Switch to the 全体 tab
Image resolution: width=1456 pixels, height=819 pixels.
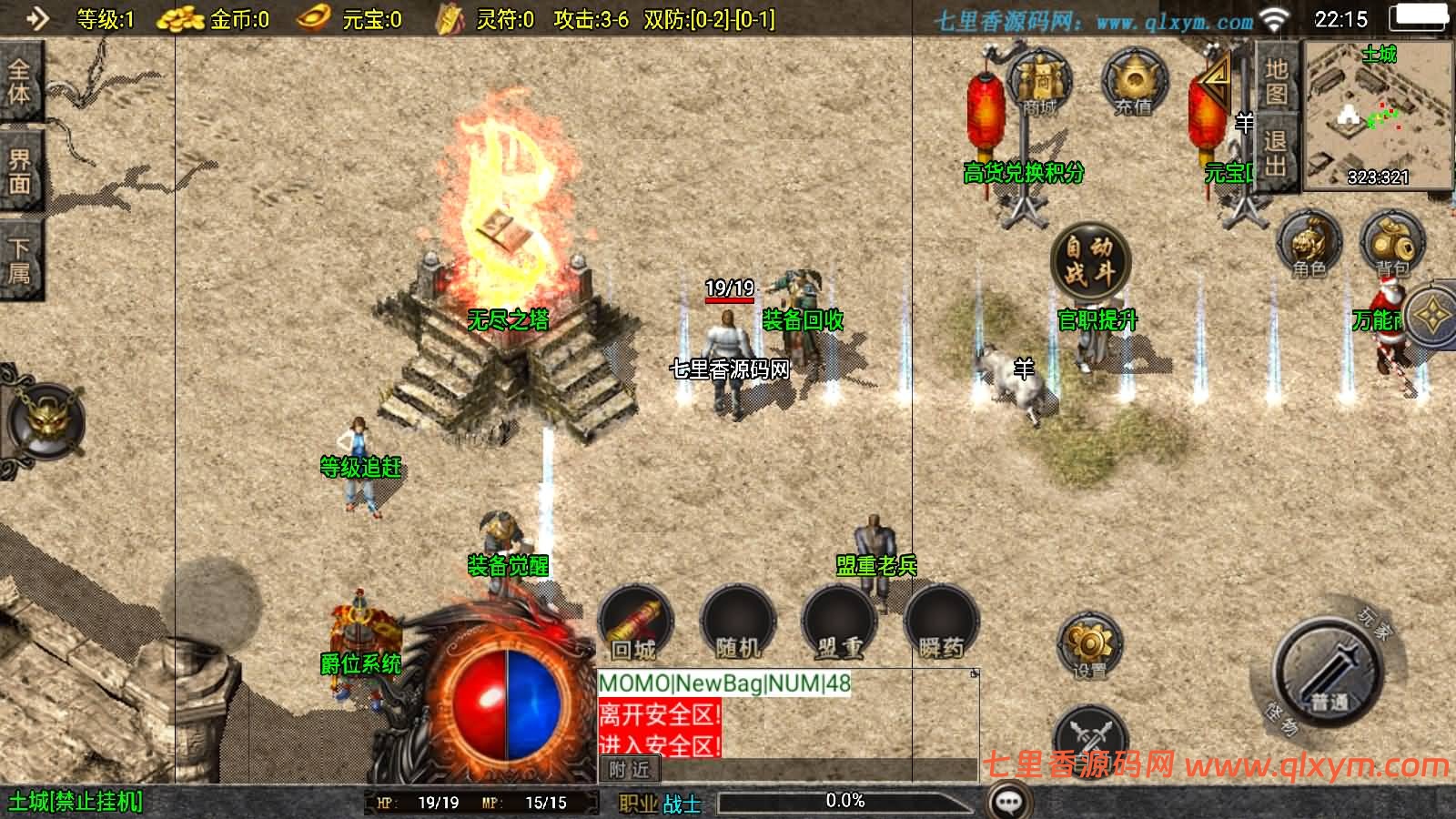[20, 82]
